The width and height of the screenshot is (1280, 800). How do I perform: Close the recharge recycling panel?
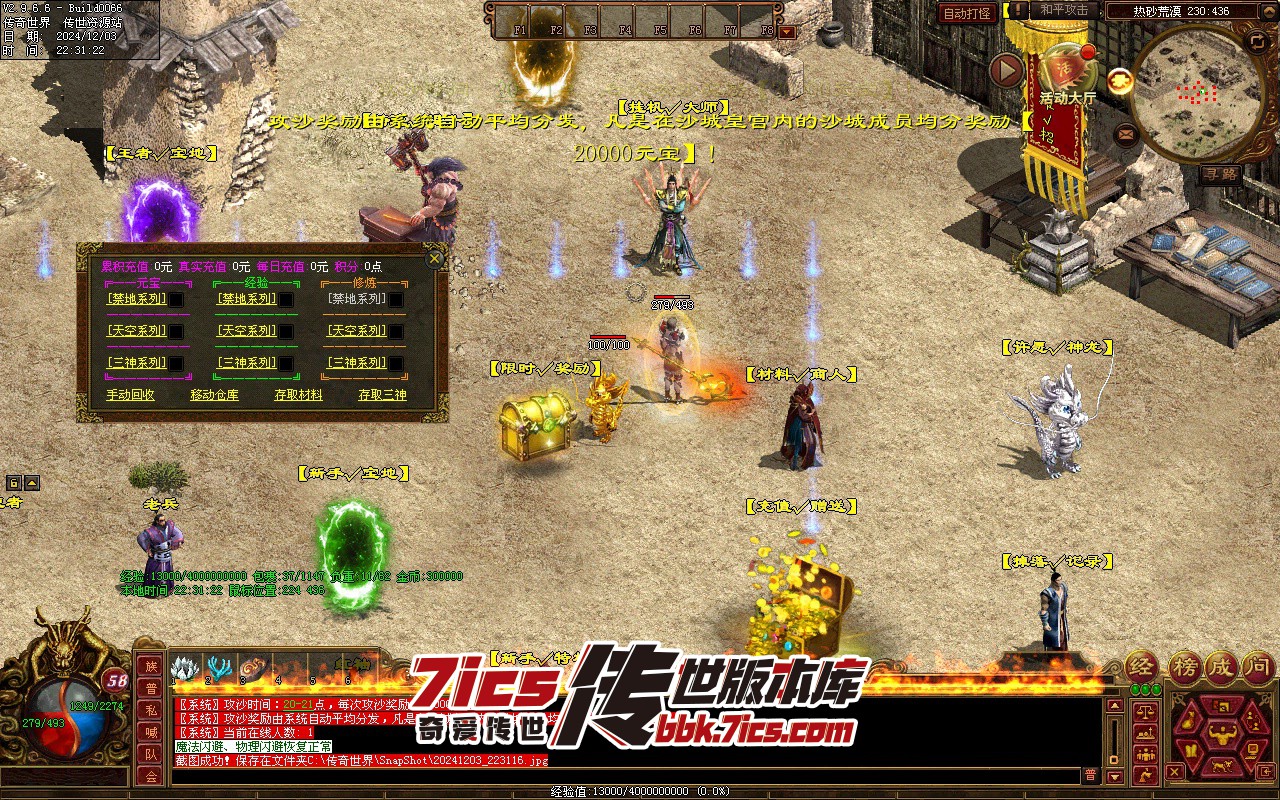(435, 259)
